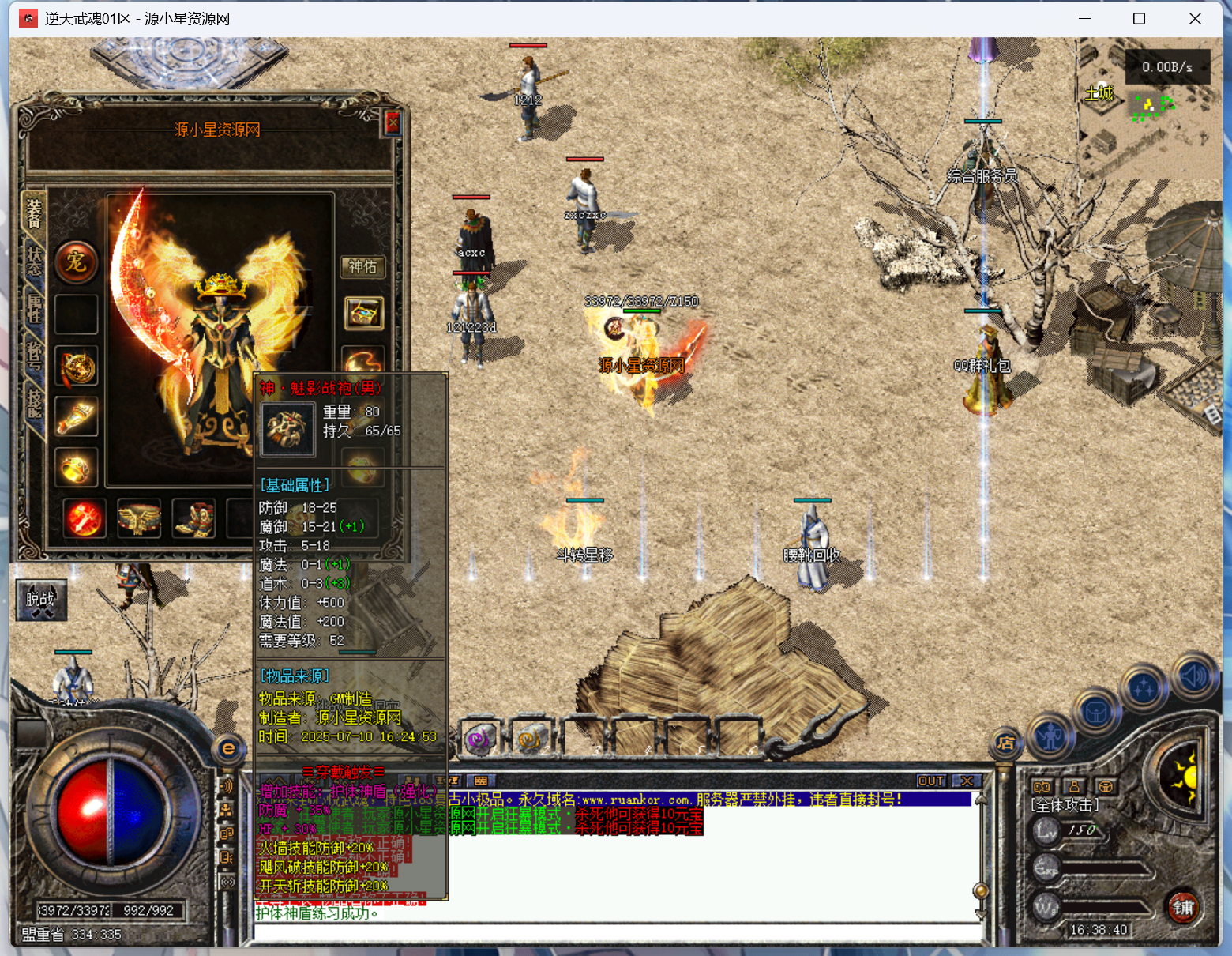Image resolution: width=1232 pixels, height=956 pixels.
Task: Select the belt equipment slot
Action: [139, 519]
